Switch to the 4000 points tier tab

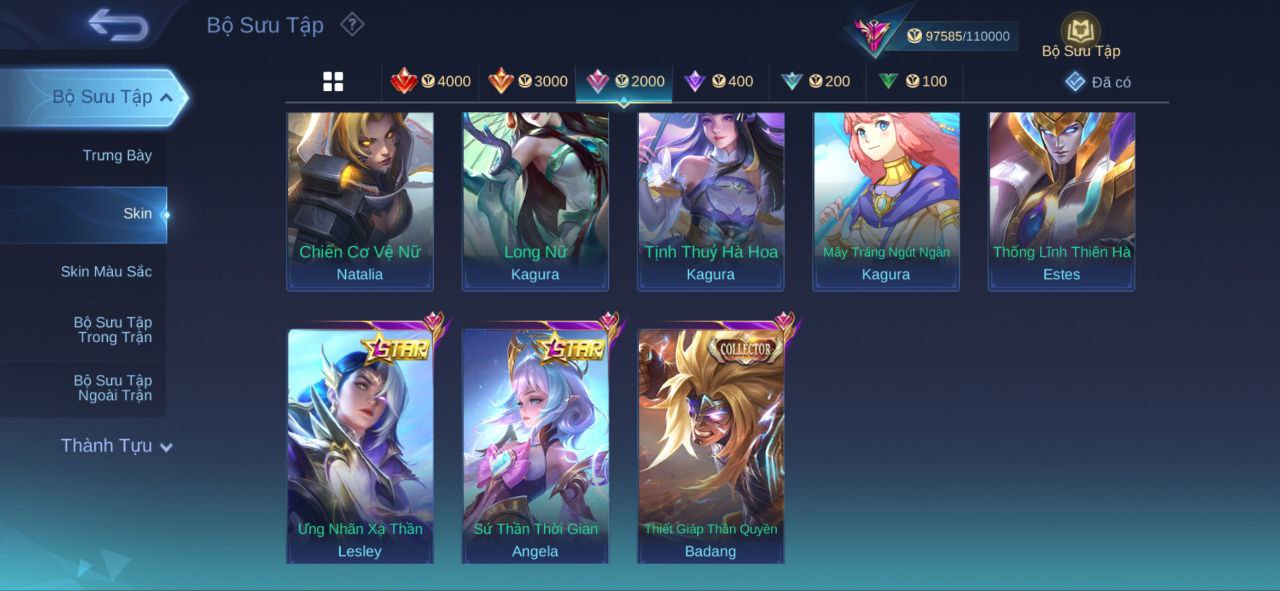pyautogui.click(x=430, y=82)
